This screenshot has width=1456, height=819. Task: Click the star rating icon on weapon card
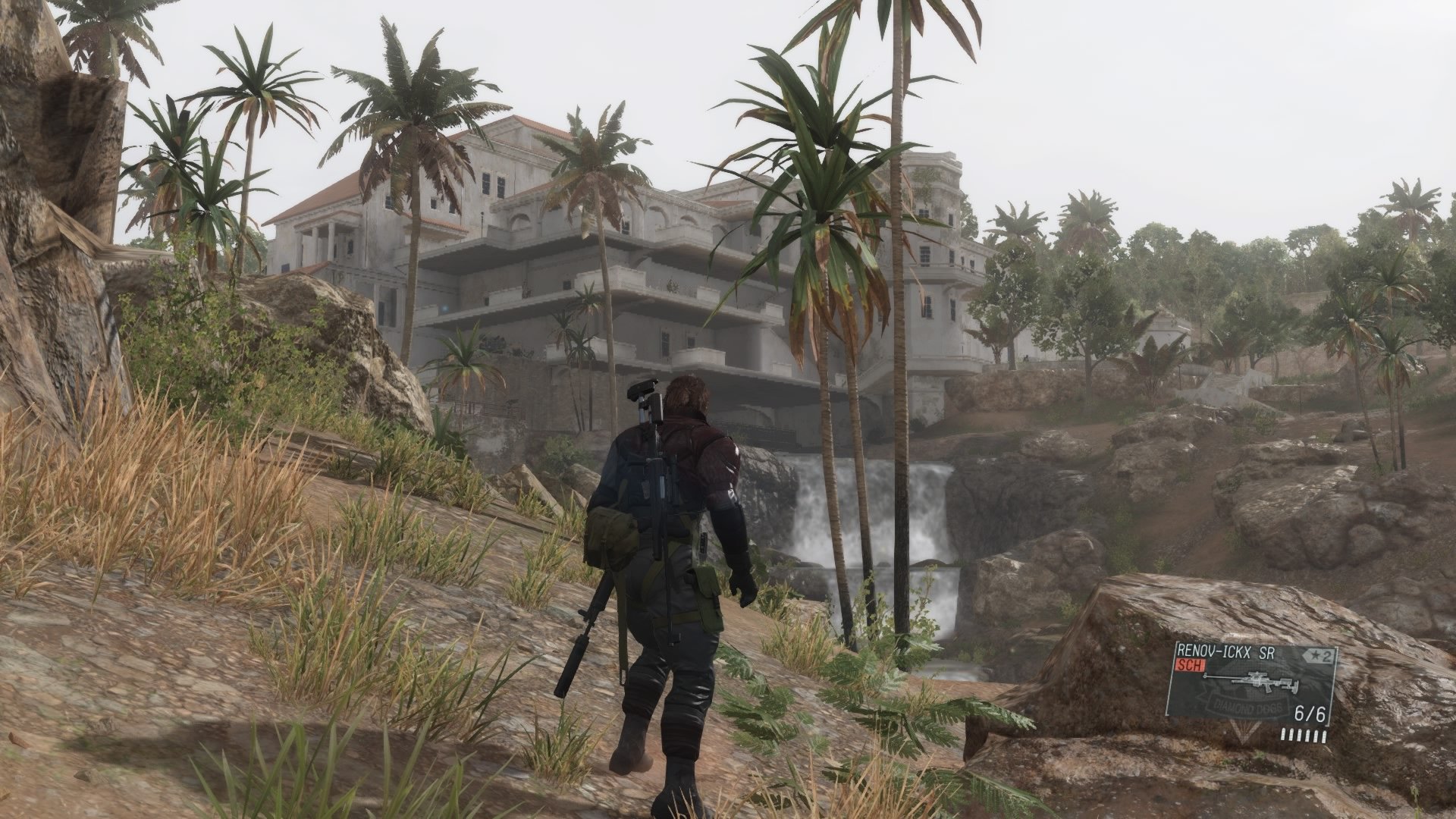coord(1315,656)
